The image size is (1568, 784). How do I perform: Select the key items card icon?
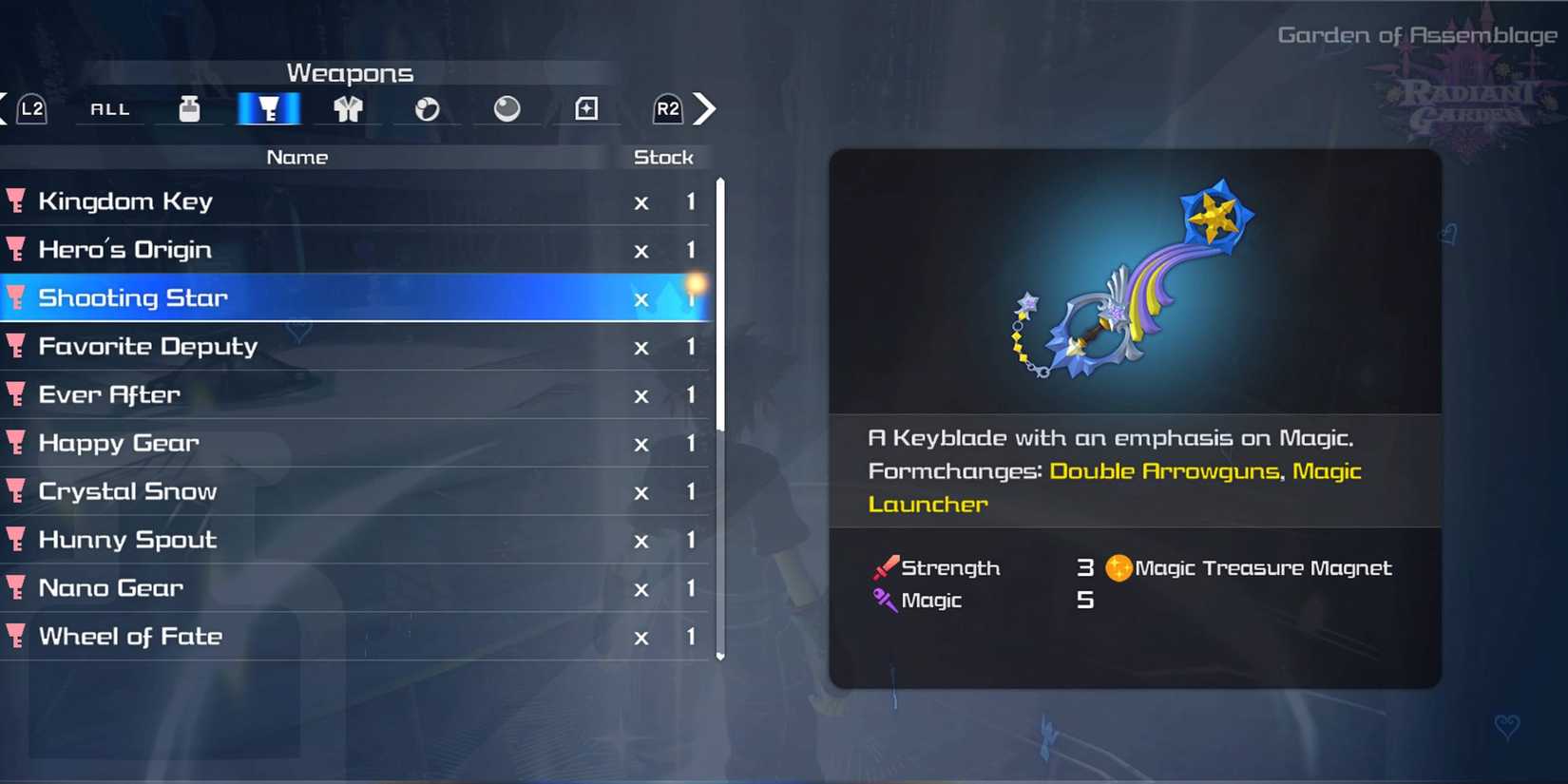click(x=586, y=108)
